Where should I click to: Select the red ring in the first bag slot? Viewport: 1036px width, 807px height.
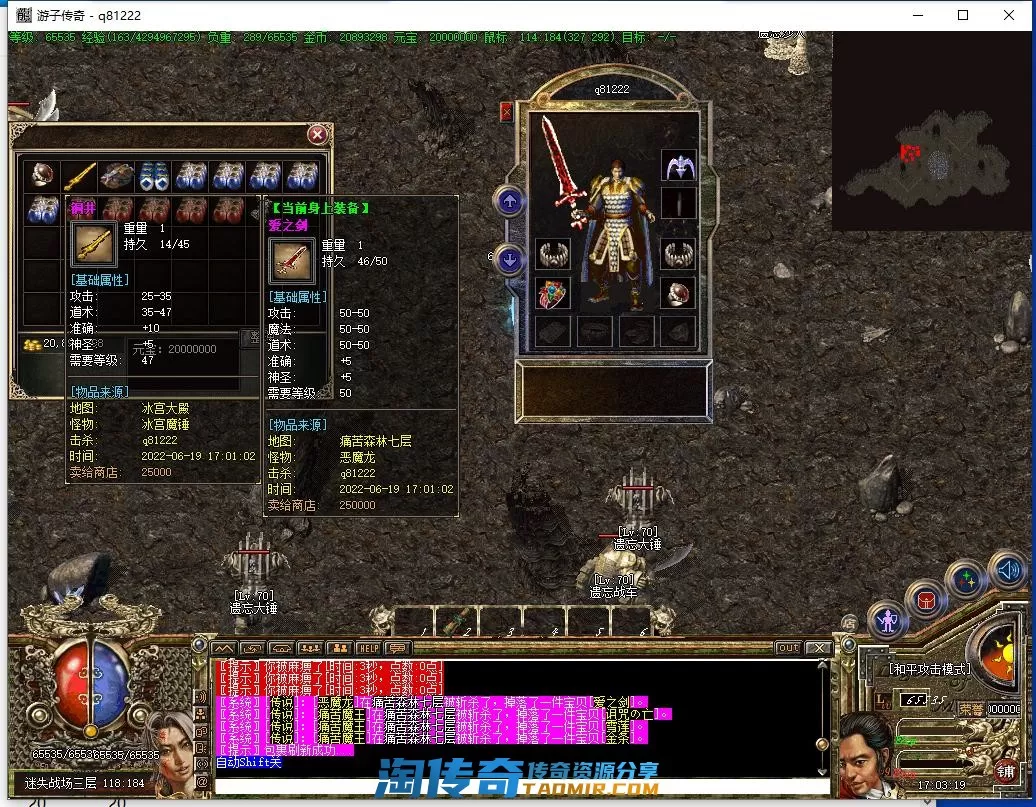(43, 177)
